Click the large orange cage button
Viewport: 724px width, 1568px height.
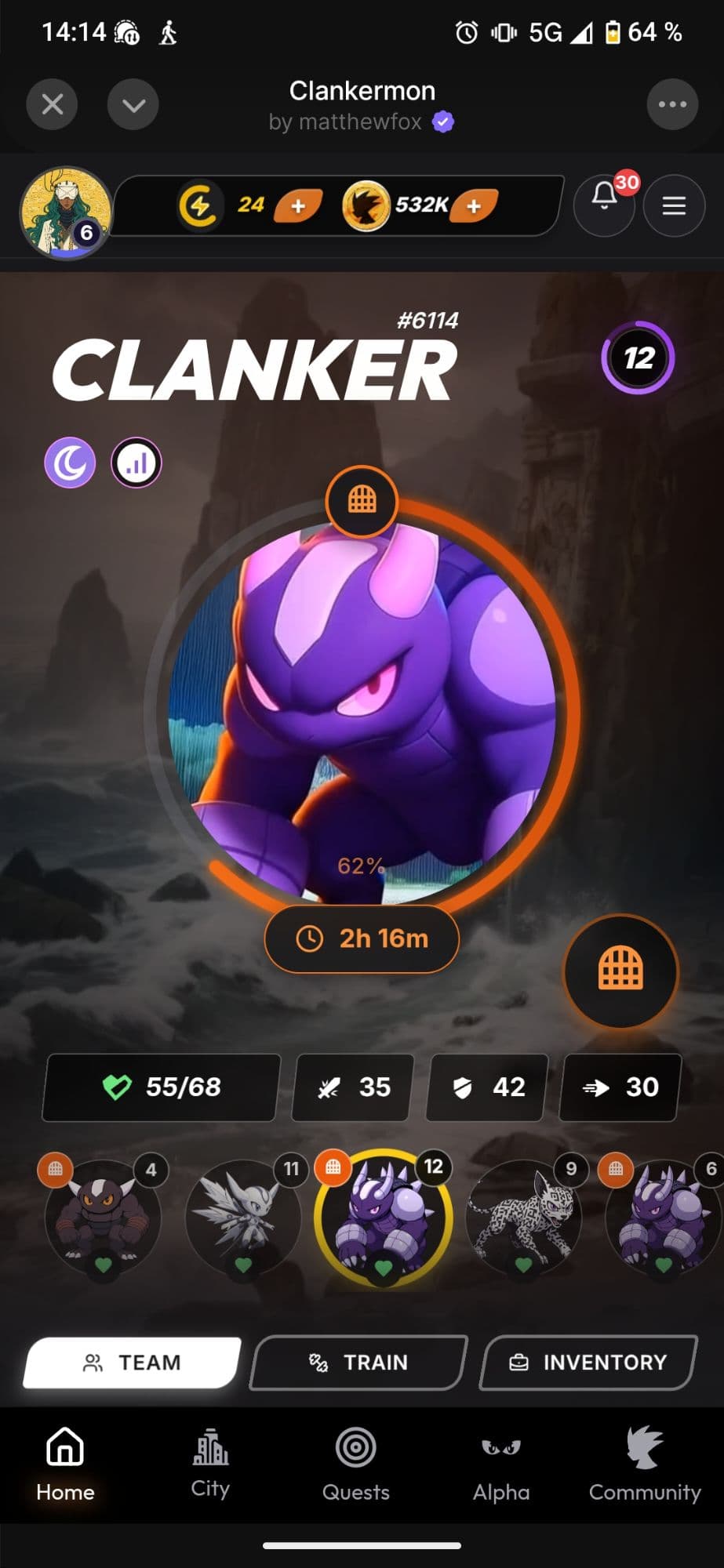[620, 971]
